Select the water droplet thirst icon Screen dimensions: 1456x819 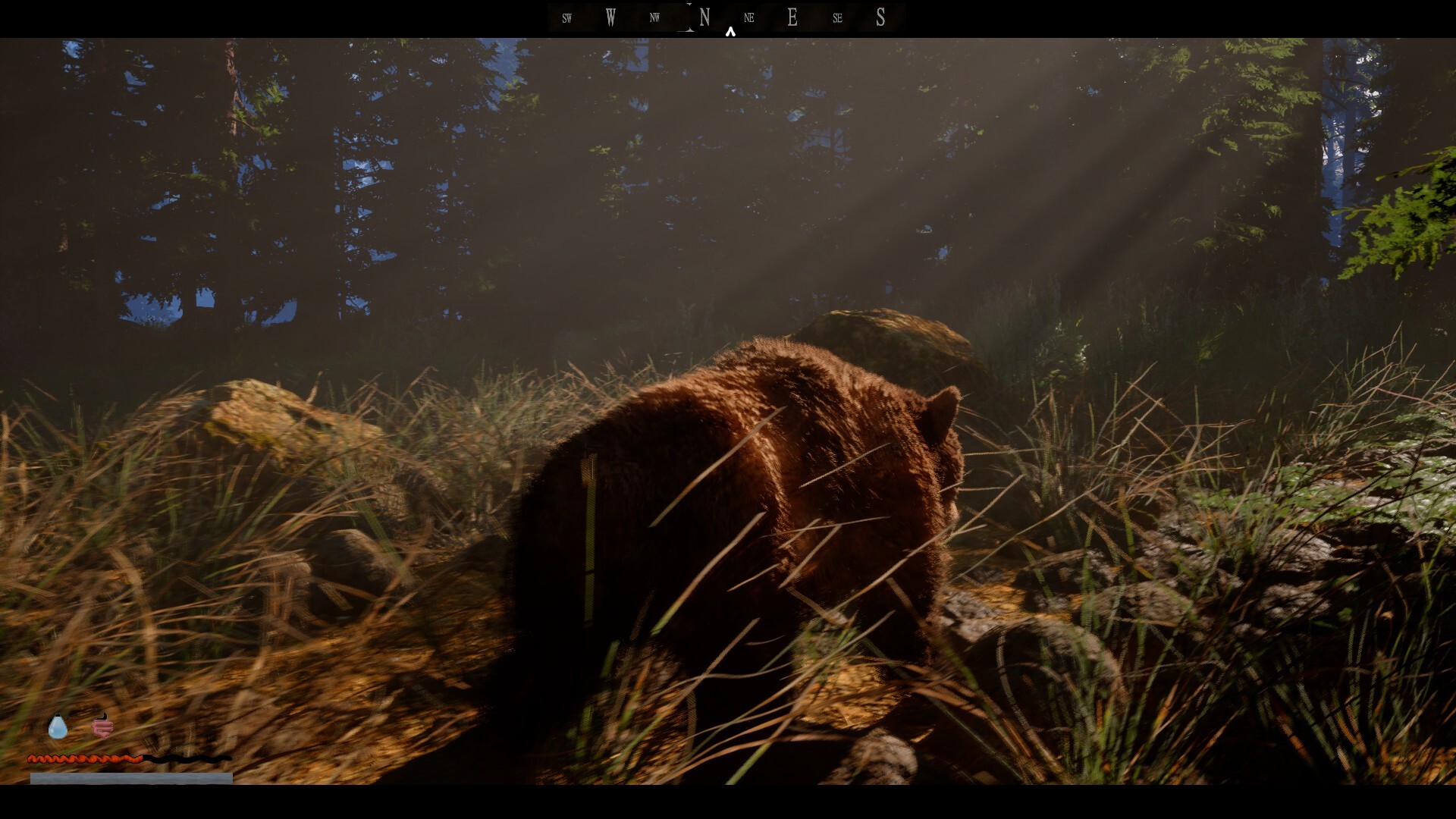click(x=57, y=726)
